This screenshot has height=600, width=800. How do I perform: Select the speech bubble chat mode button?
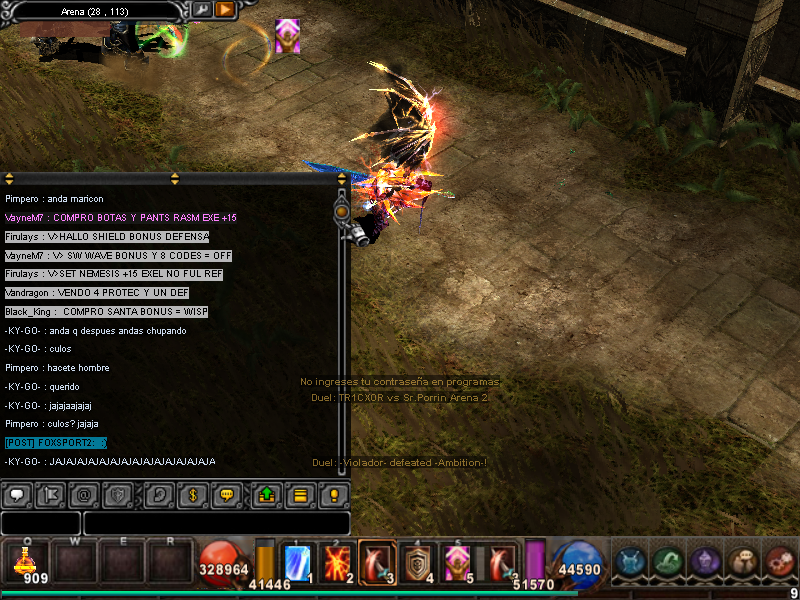[17, 494]
